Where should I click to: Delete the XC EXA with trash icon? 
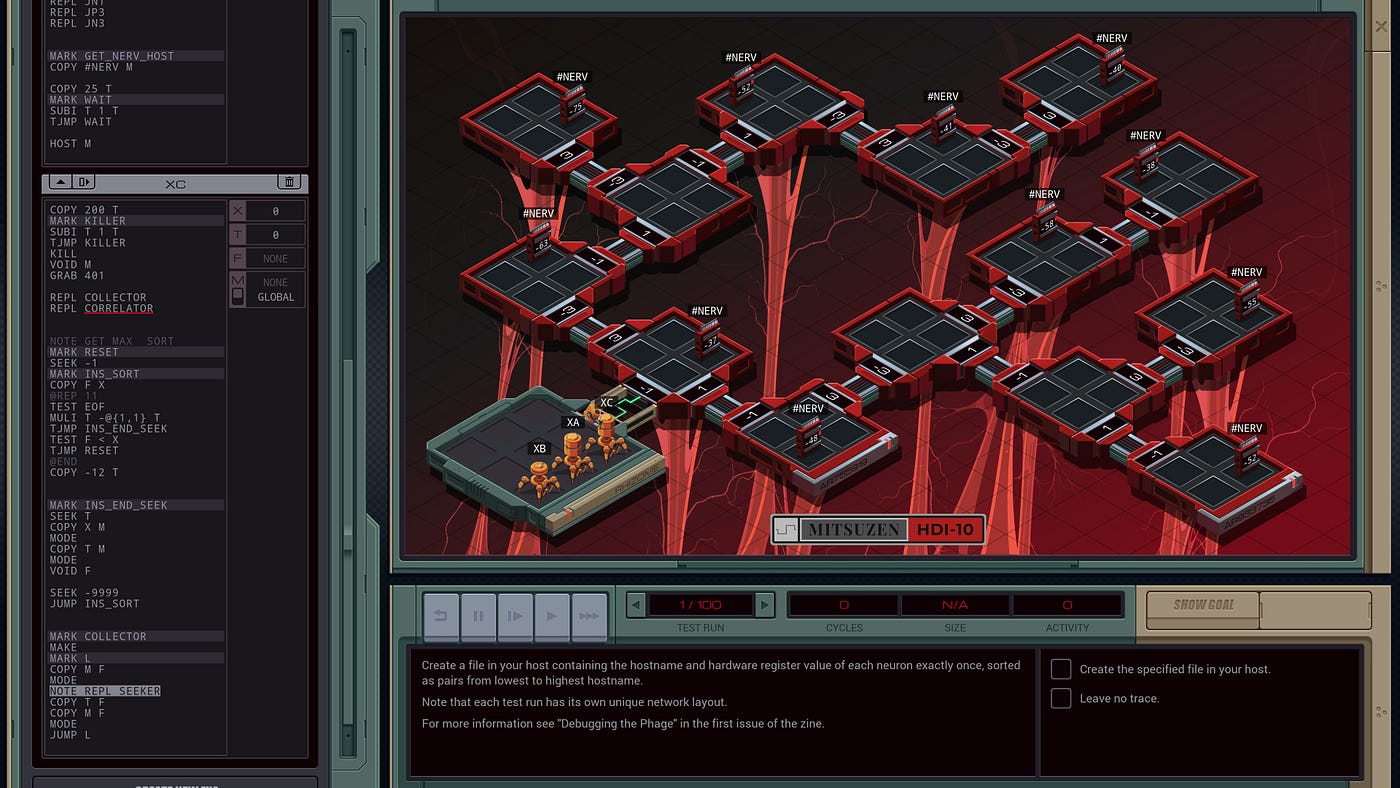(x=290, y=182)
